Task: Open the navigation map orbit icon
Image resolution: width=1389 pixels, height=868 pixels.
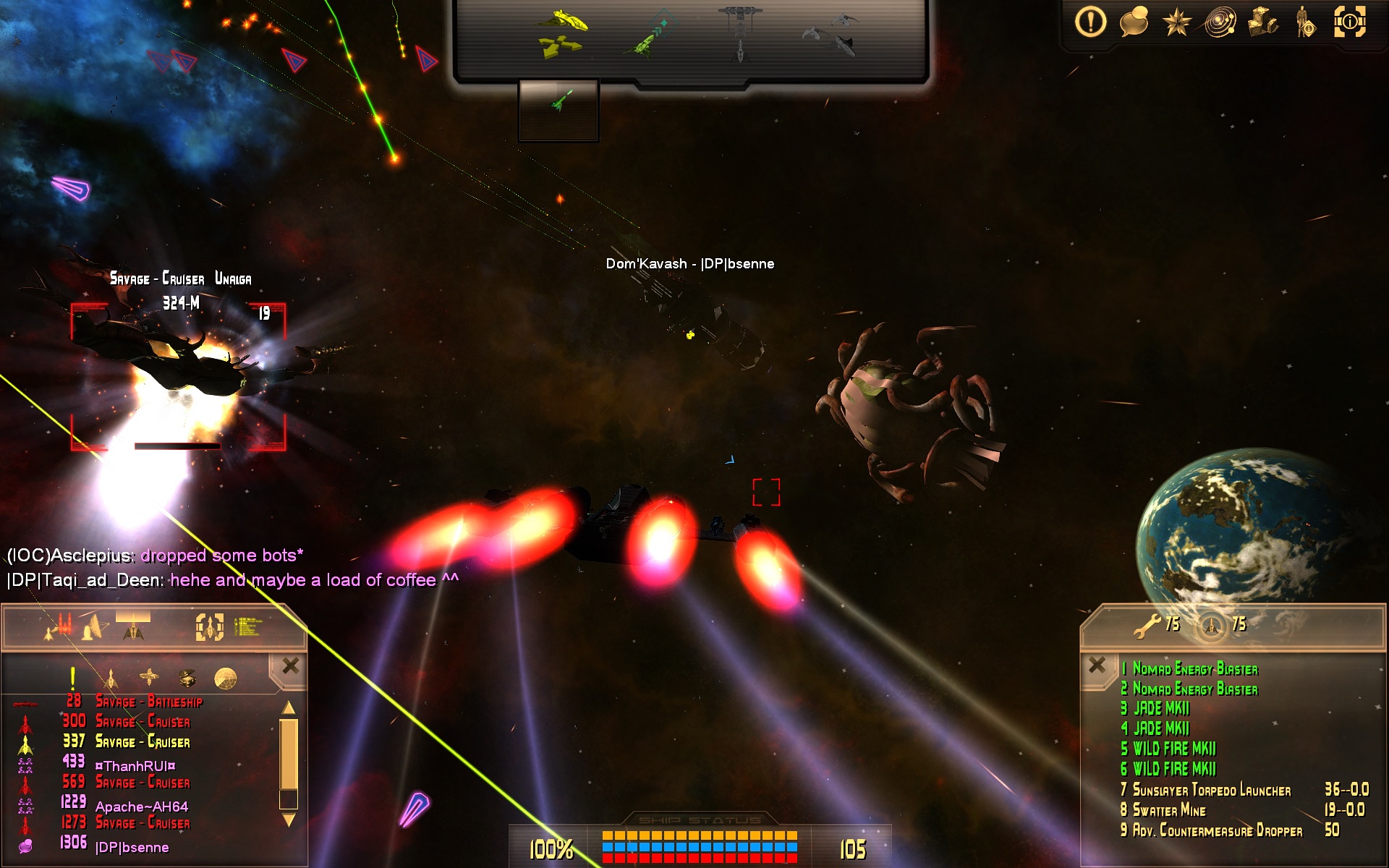Action: coord(1220,22)
